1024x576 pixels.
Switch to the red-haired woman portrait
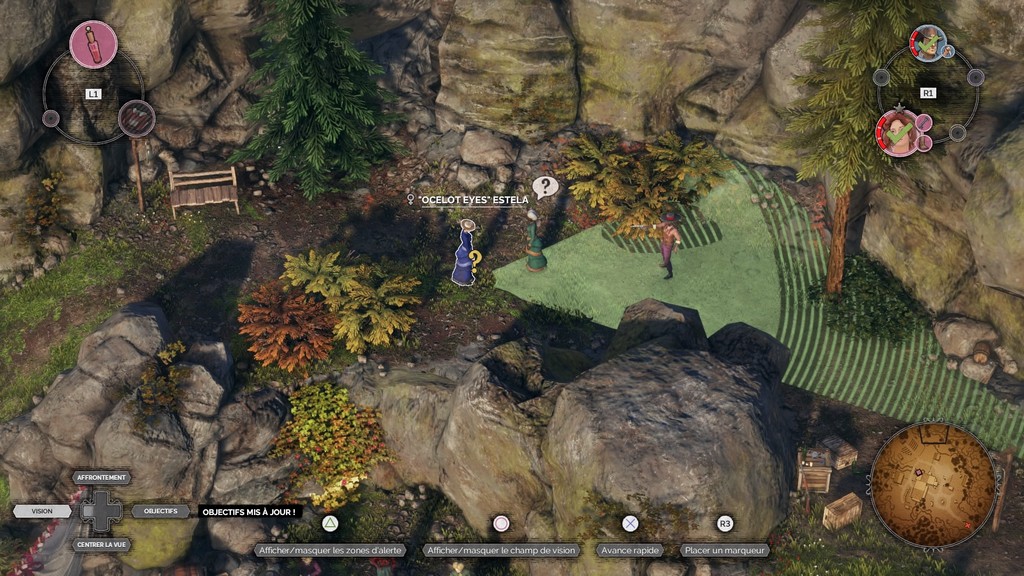click(x=900, y=133)
